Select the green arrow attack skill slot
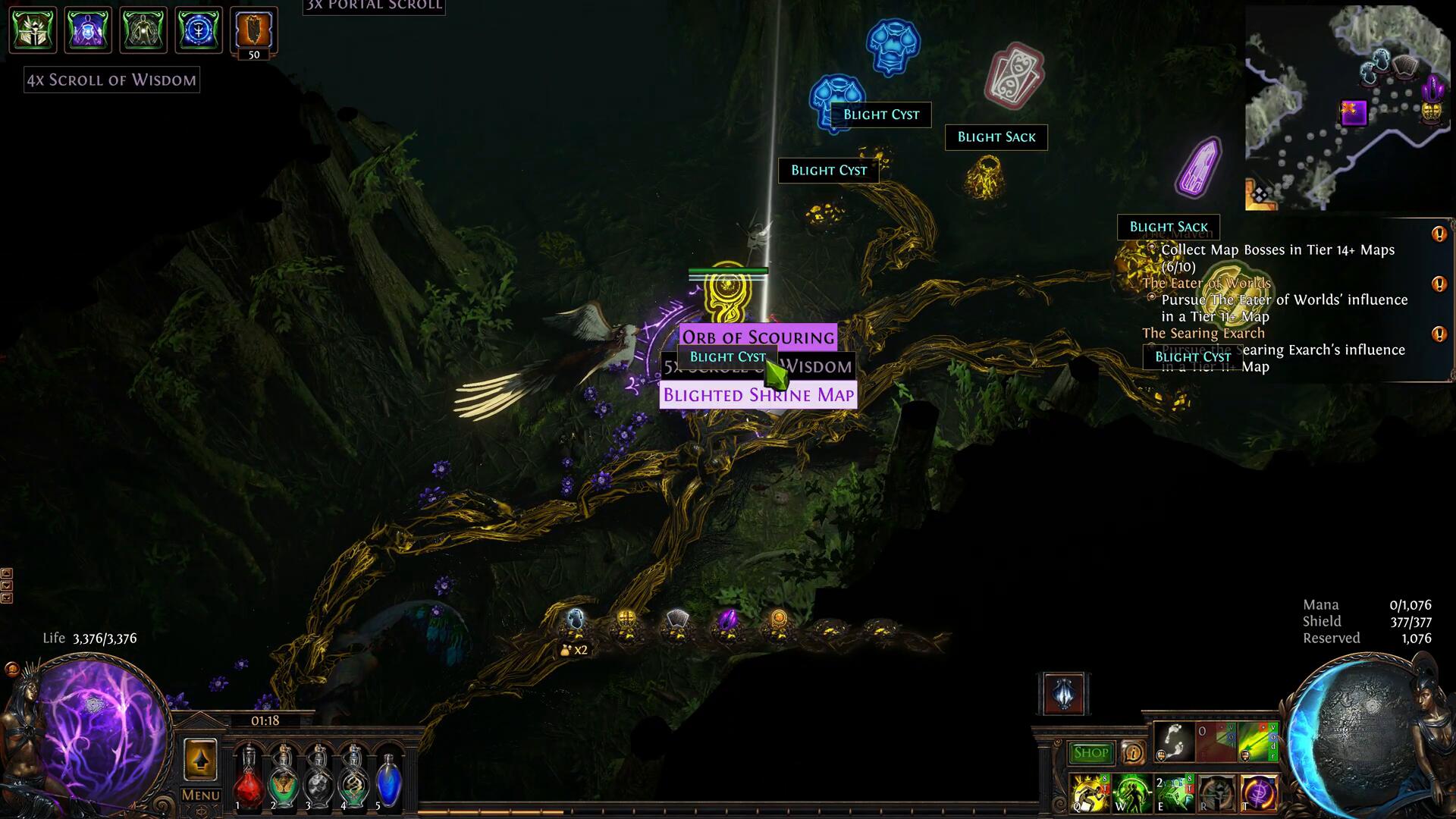The width and height of the screenshot is (1456, 819). pos(1259,742)
